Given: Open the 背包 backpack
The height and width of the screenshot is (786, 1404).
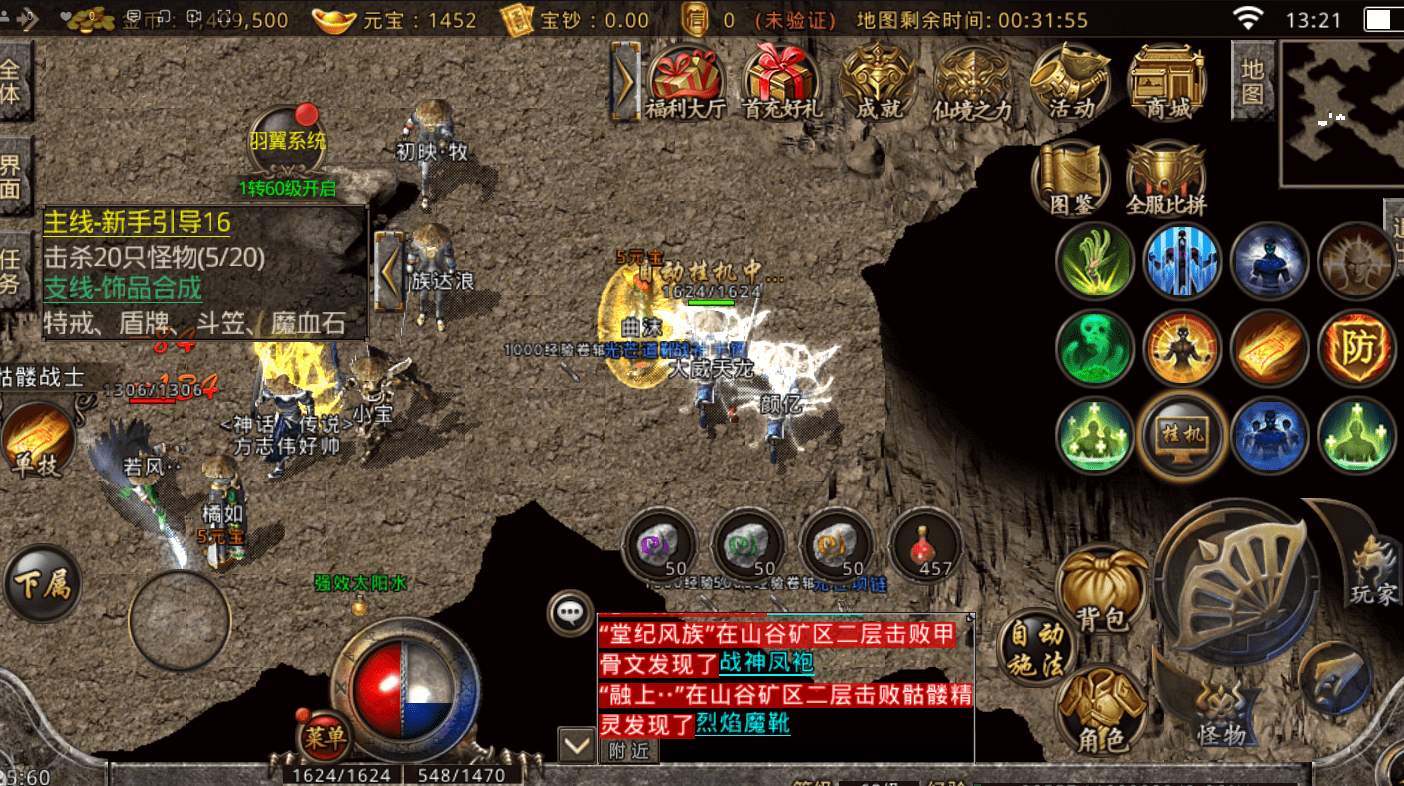Looking at the screenshot, I should click(x=1102, y=590).
